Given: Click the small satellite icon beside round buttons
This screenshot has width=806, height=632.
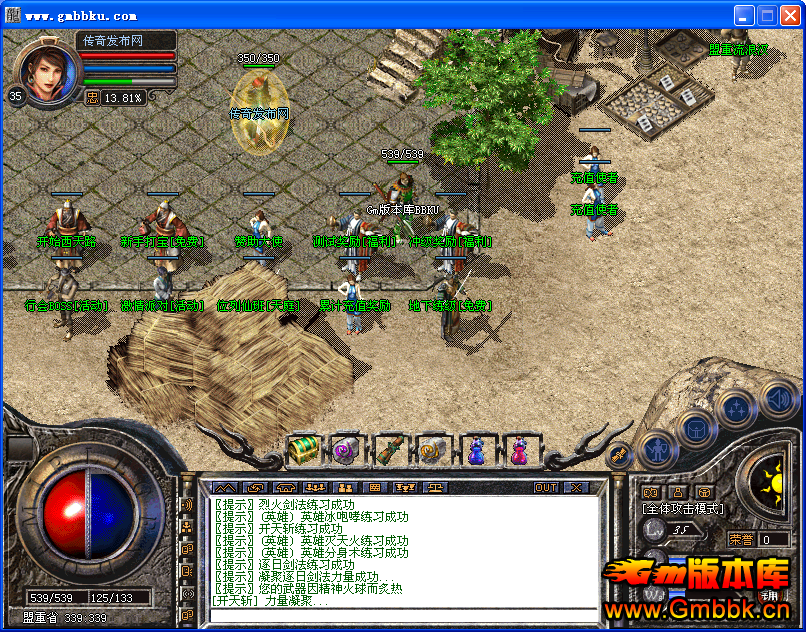Looking at the screenshot, I should point(619,456).
